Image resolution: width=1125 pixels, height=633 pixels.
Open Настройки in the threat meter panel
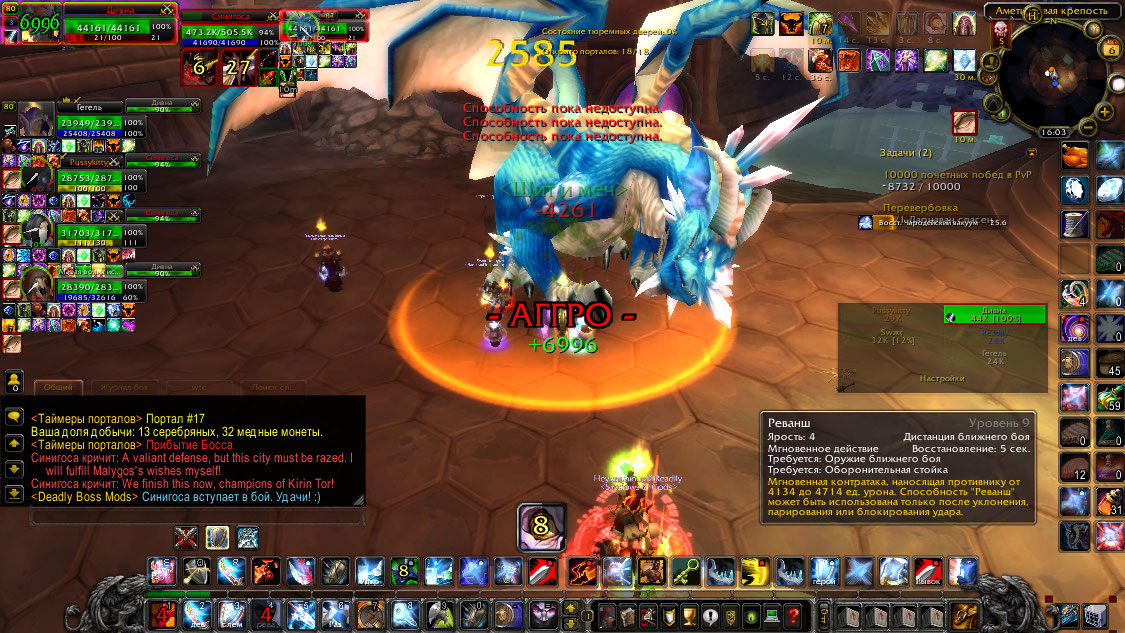click(x=942, y=379)
